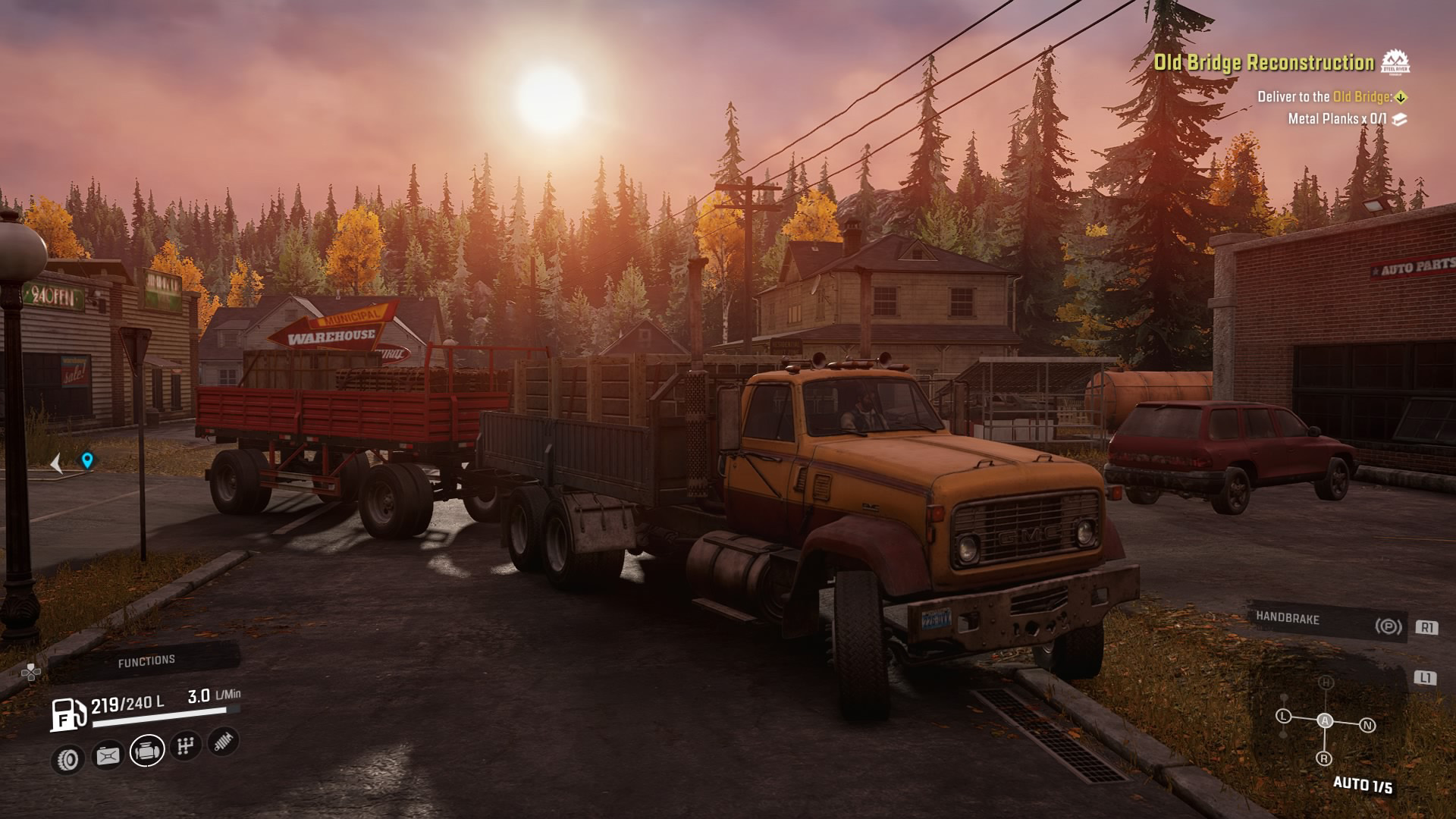
Task: Select the highlighted engine icon
Action: (x=146, y=751)
